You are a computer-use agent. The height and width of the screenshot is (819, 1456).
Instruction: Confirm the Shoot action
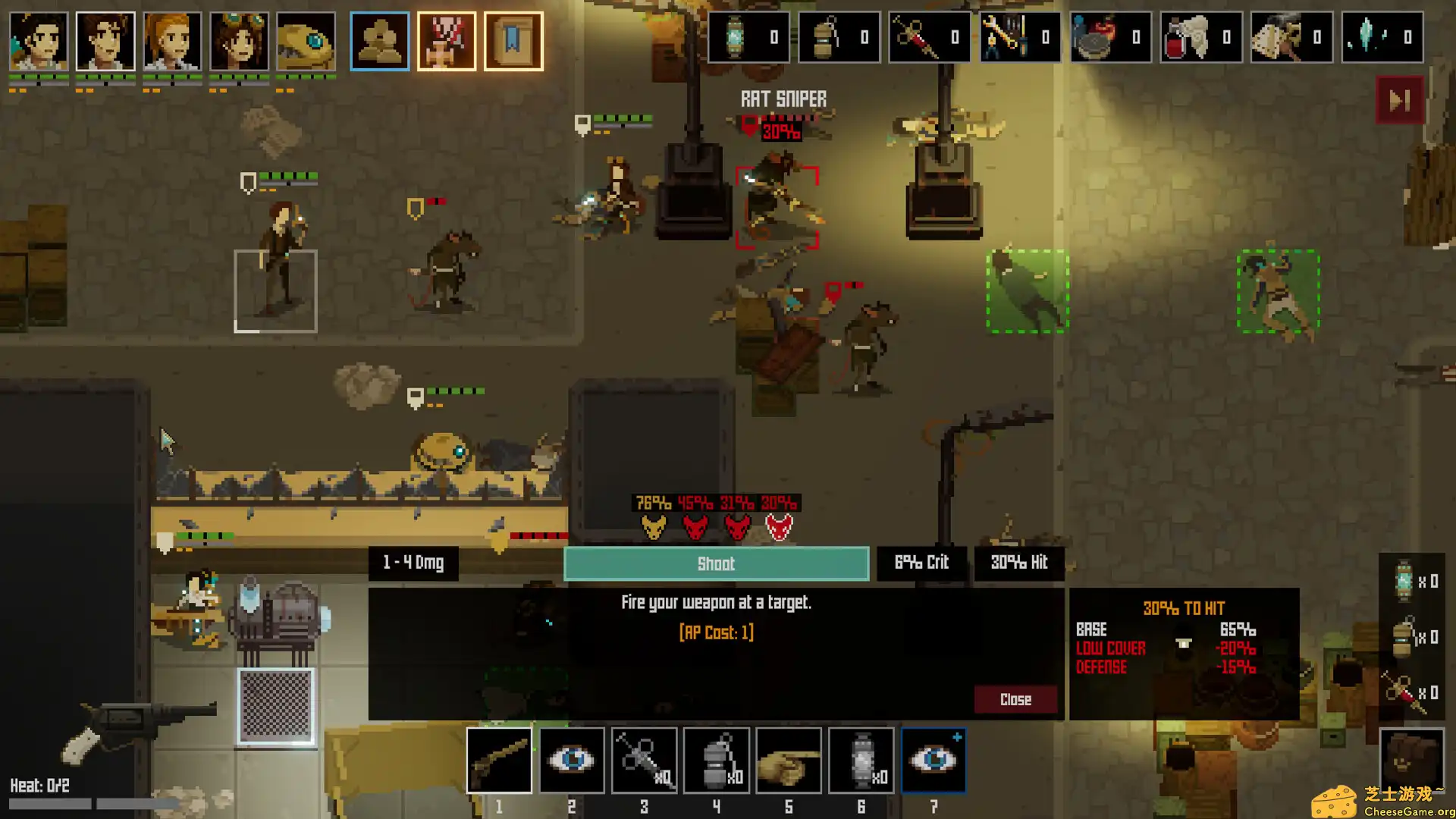tap(716, 563)
